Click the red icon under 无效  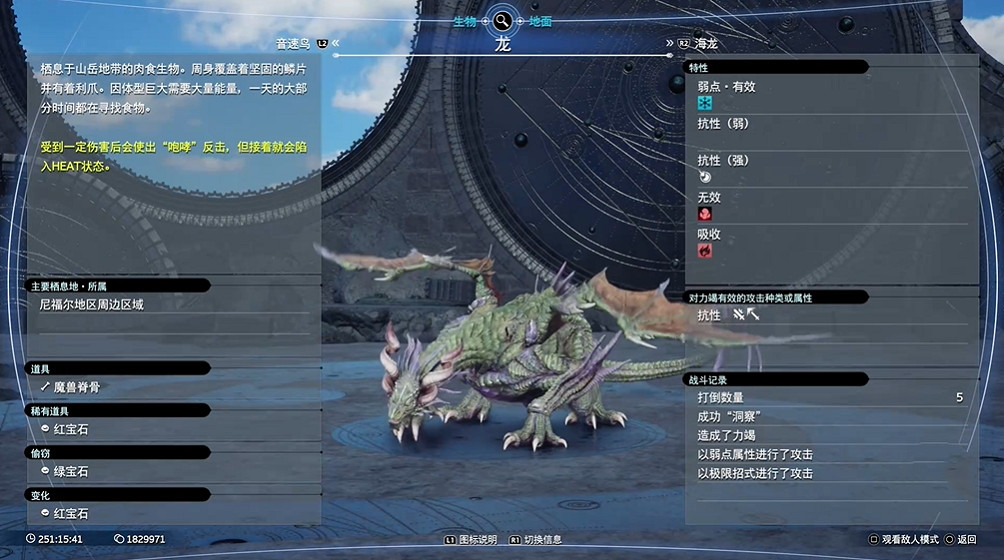point(705,214)
